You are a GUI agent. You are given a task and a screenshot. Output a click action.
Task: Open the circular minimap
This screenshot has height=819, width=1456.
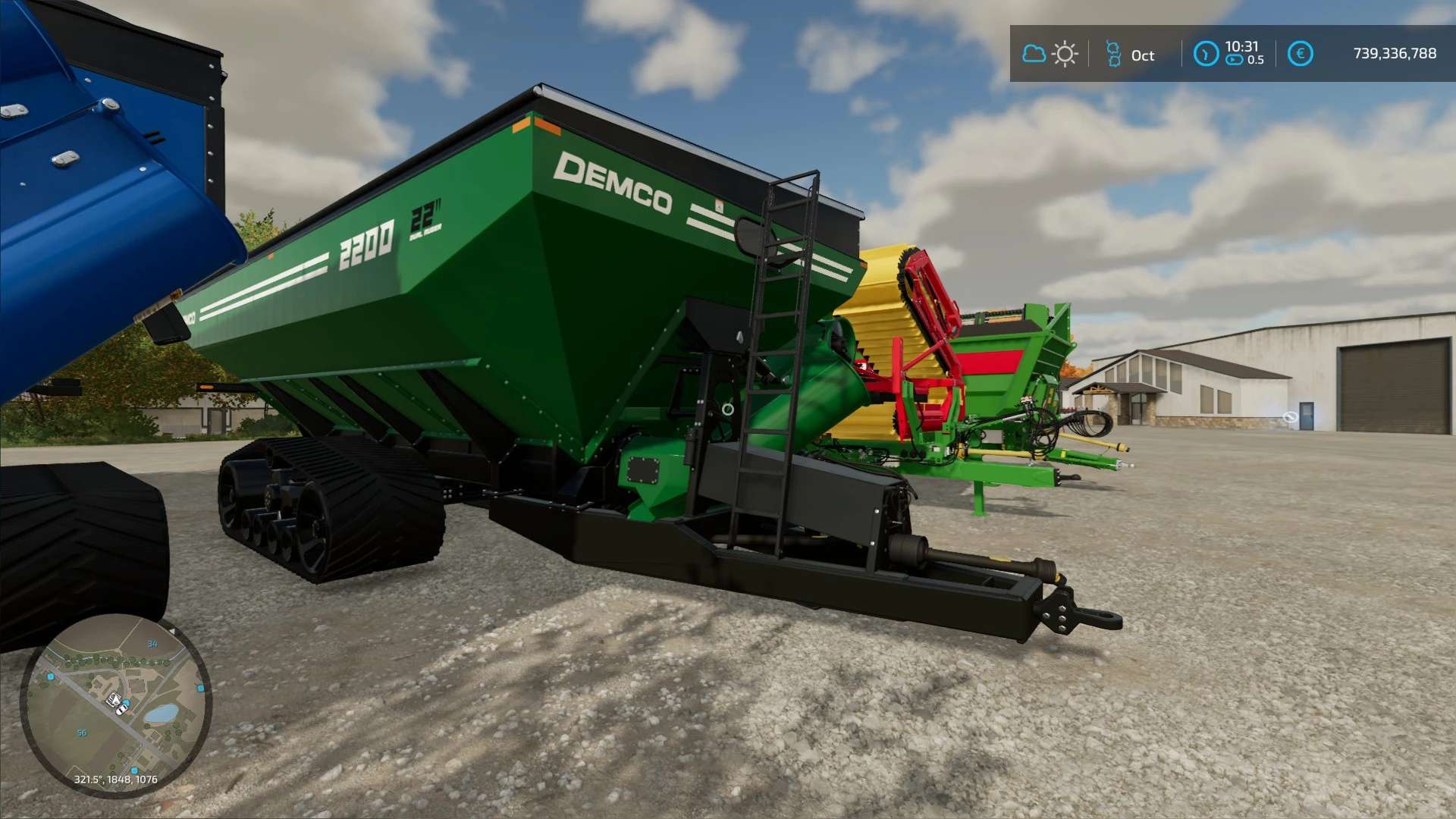tap(115, 705)
